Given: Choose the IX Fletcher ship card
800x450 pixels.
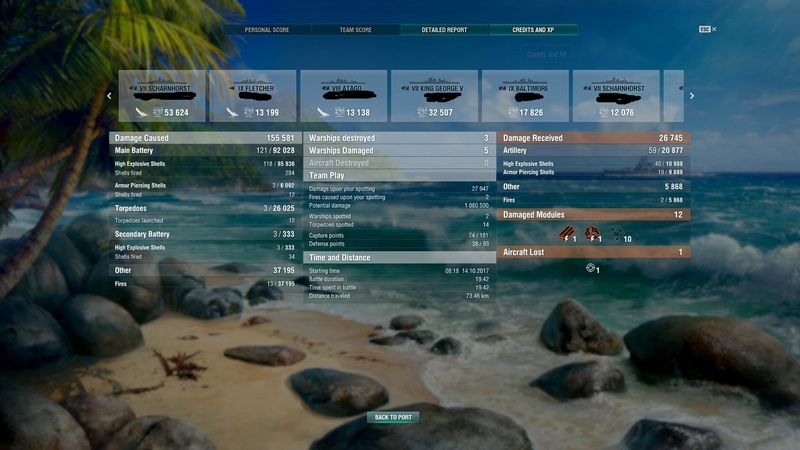Looking at the screenshot, I should pos(253,97).
